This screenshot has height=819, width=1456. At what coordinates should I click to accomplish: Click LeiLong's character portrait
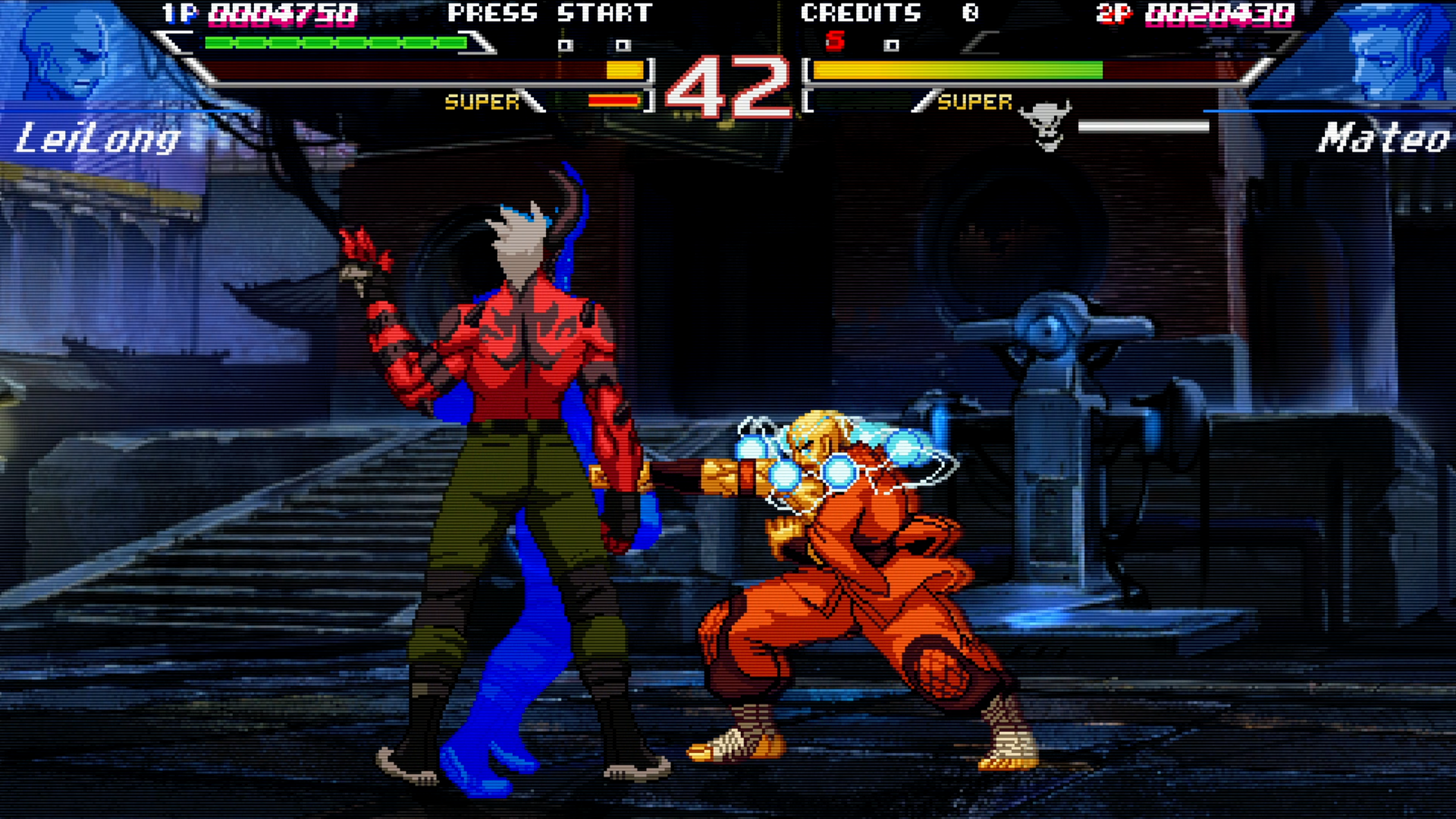click(x=64, y=55)
